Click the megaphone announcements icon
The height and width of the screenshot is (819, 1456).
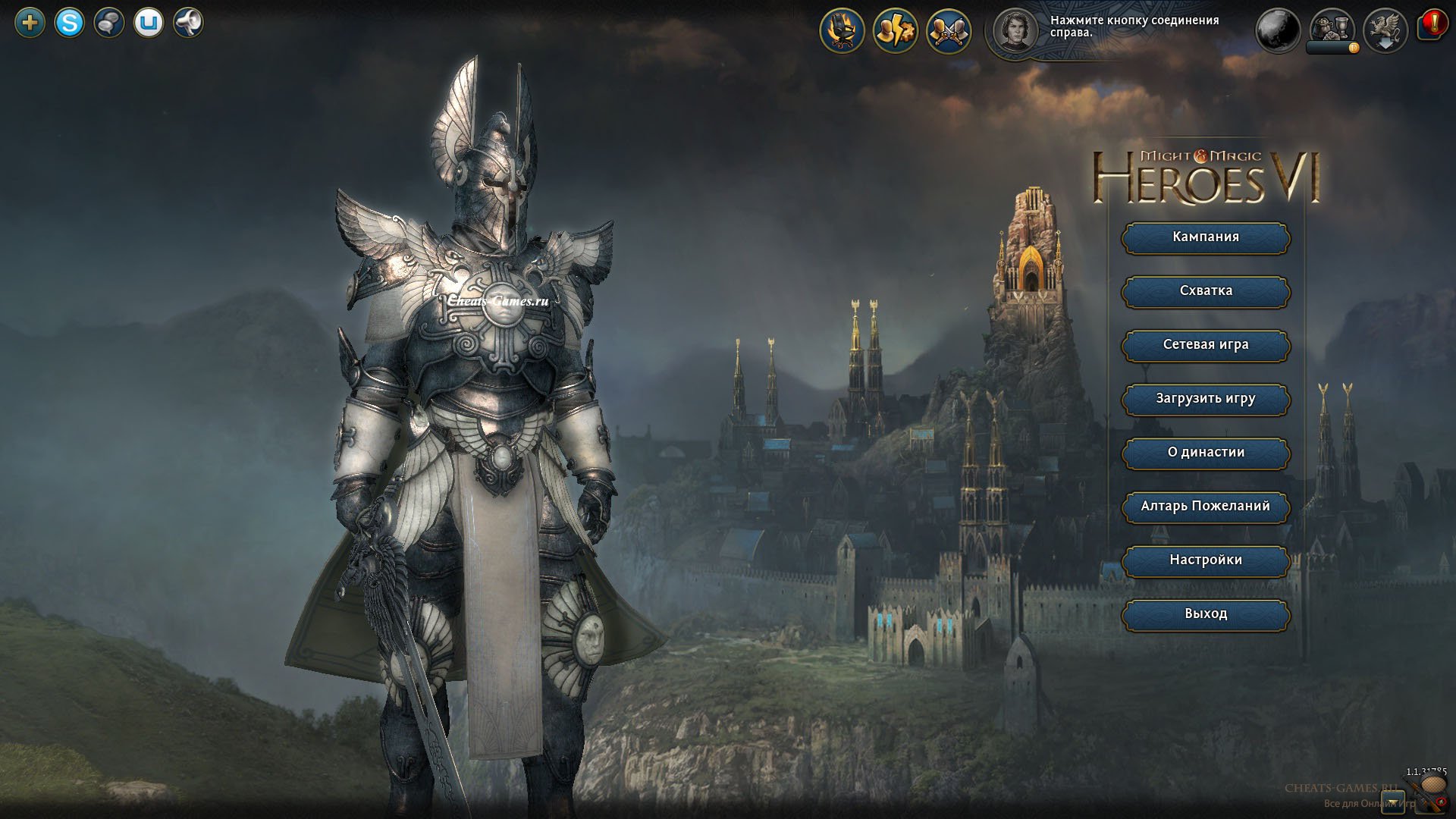point(188,24)
